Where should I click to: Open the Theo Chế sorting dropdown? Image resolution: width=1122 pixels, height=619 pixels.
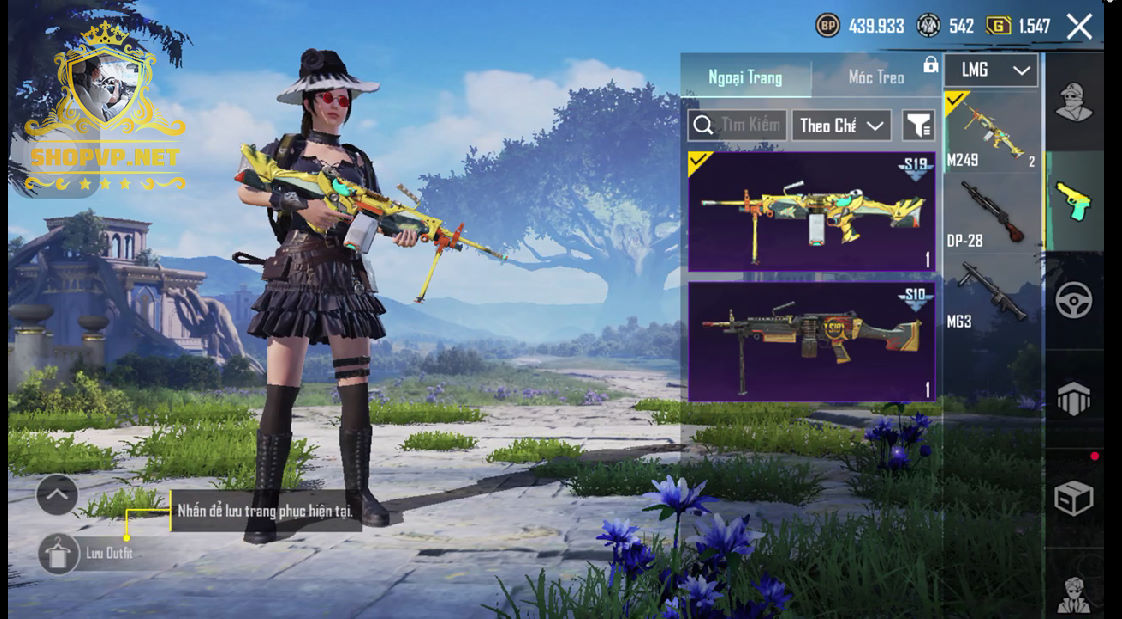(843, 125)
